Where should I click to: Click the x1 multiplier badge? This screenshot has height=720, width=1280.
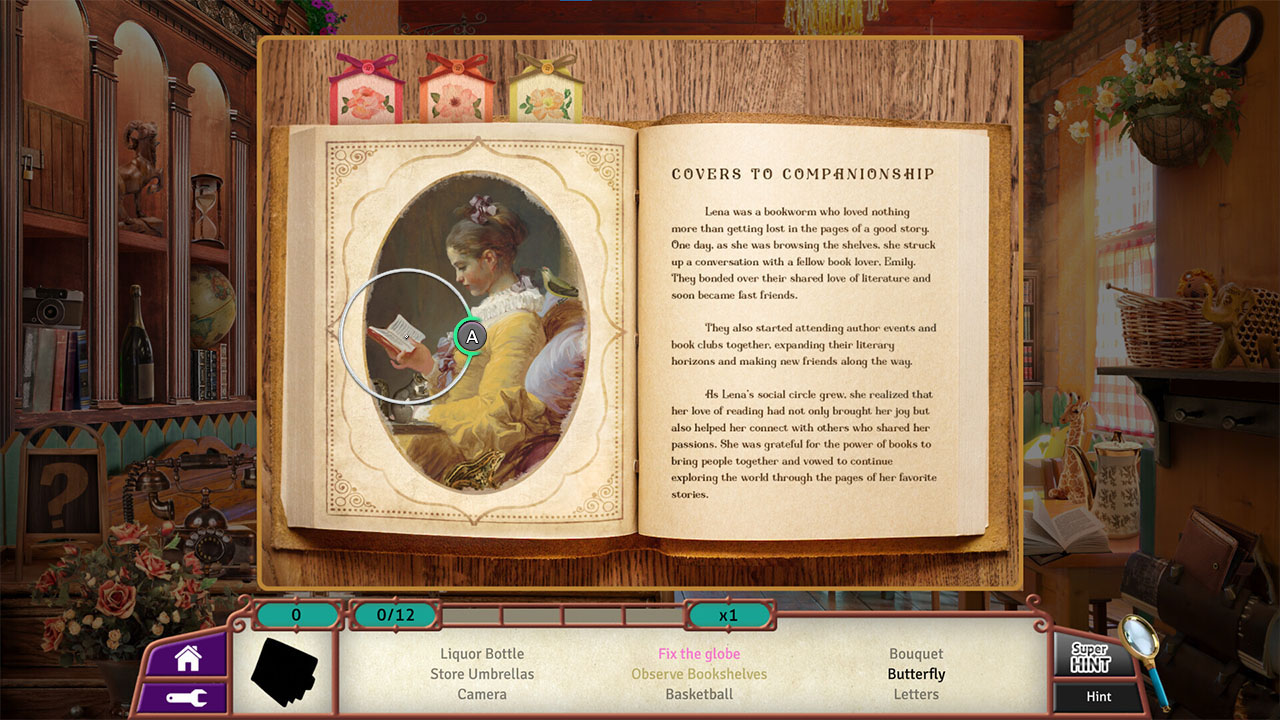click(x=729, y=615)
